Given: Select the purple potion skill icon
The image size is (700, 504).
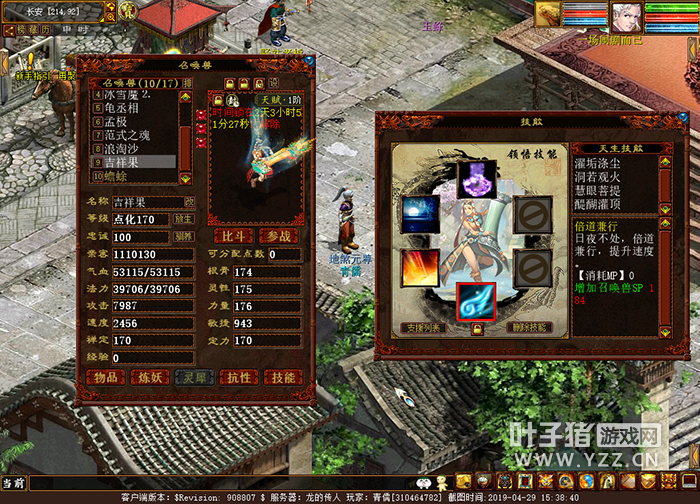Looking at the screenshot, I should 477,179.
